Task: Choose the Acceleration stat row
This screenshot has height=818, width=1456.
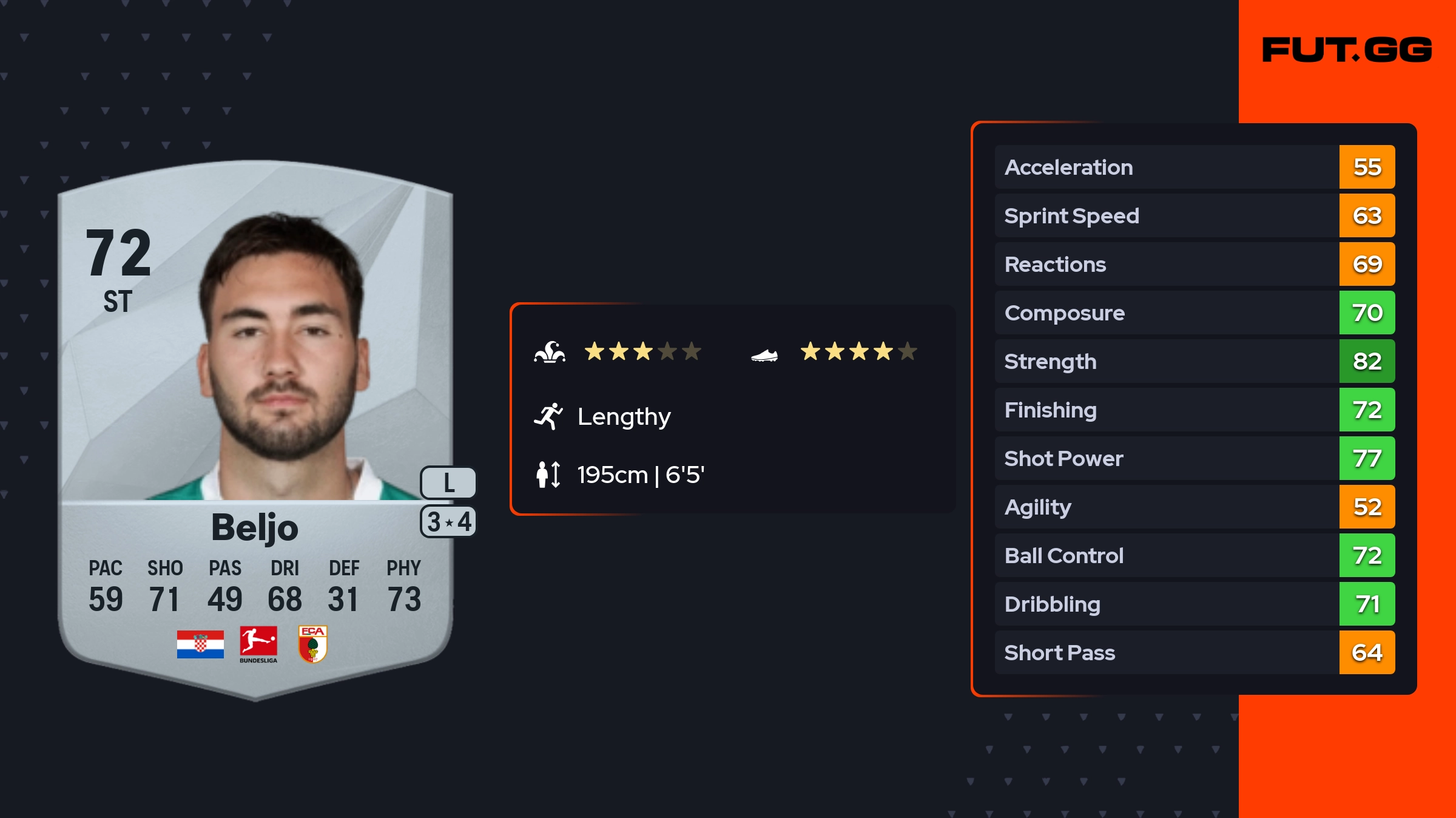Action: click(1194, 167)
